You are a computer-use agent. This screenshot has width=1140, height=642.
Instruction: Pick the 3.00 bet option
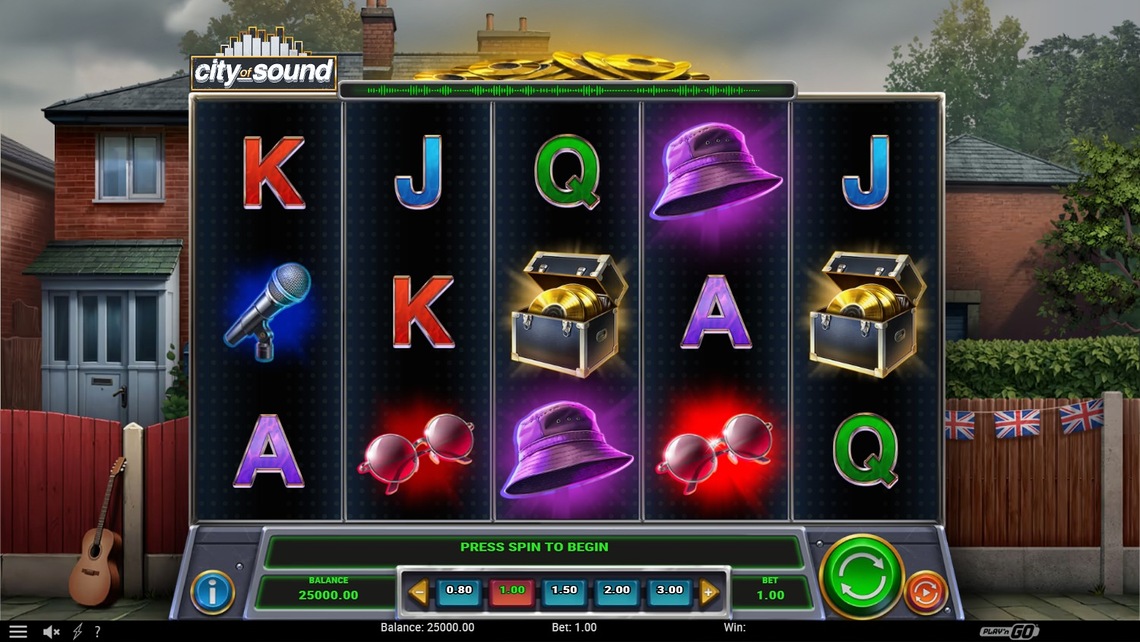coord(669,591)
